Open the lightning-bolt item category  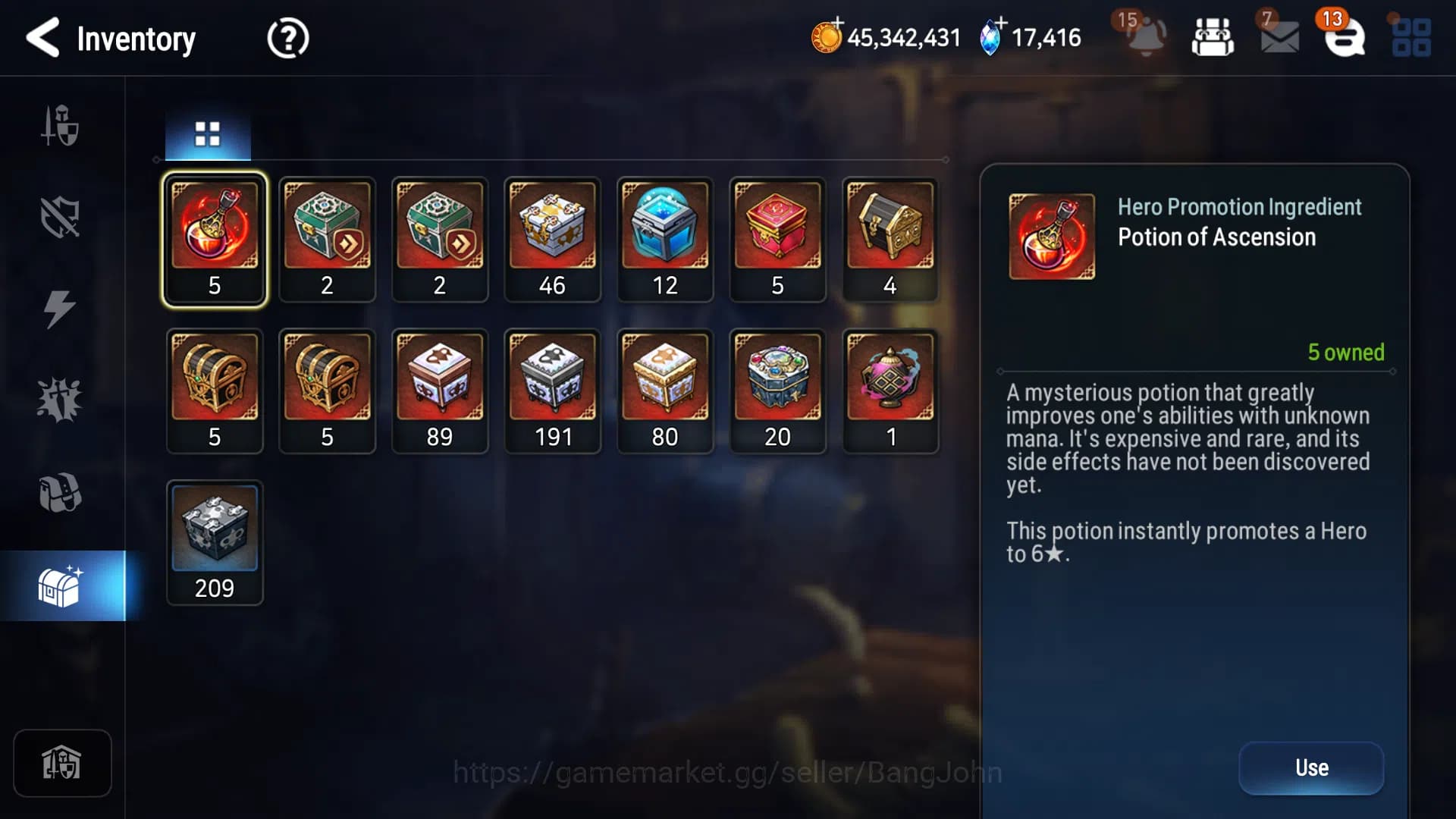59,307
